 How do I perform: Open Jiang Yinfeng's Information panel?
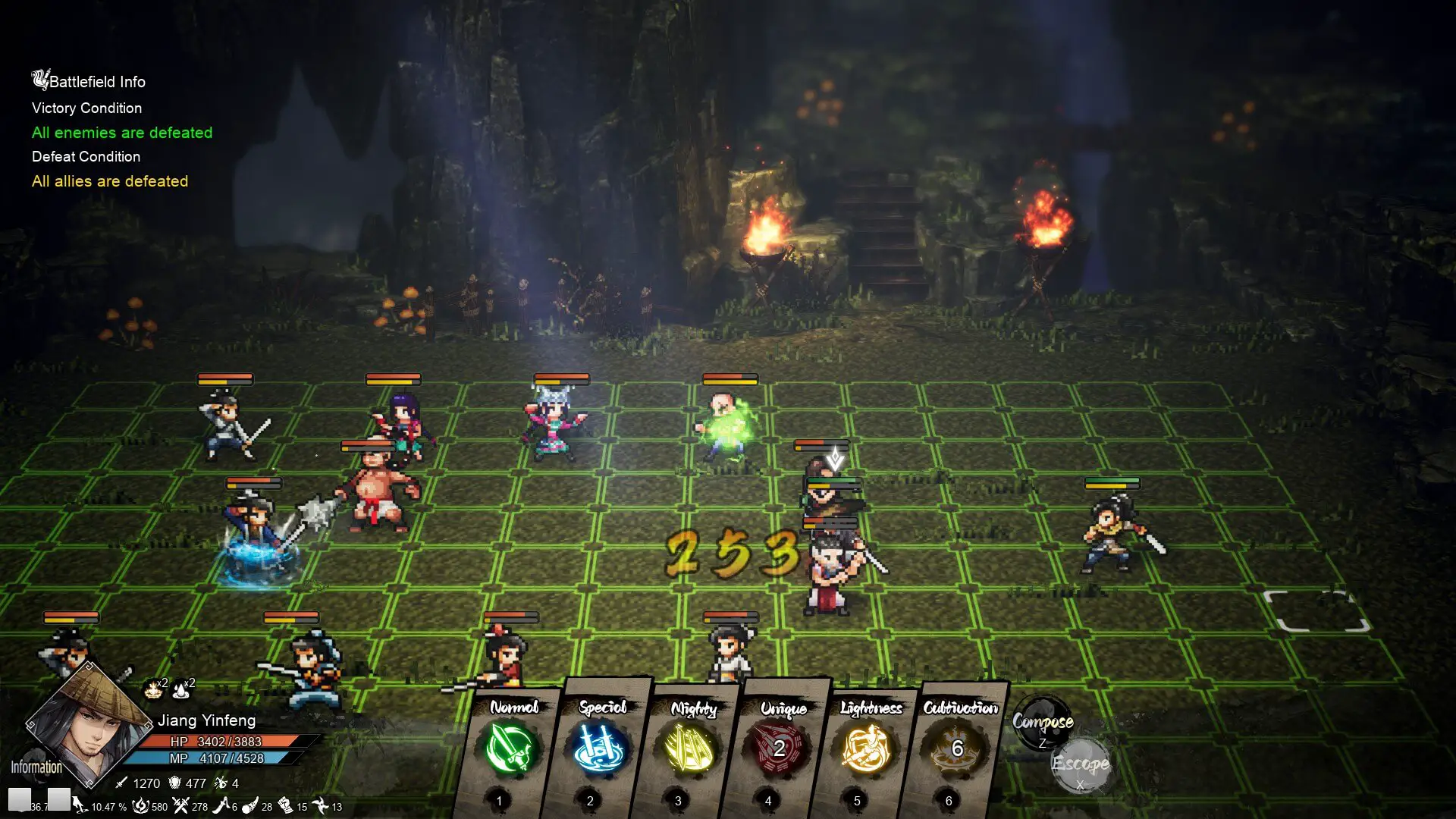coord(36,767)
